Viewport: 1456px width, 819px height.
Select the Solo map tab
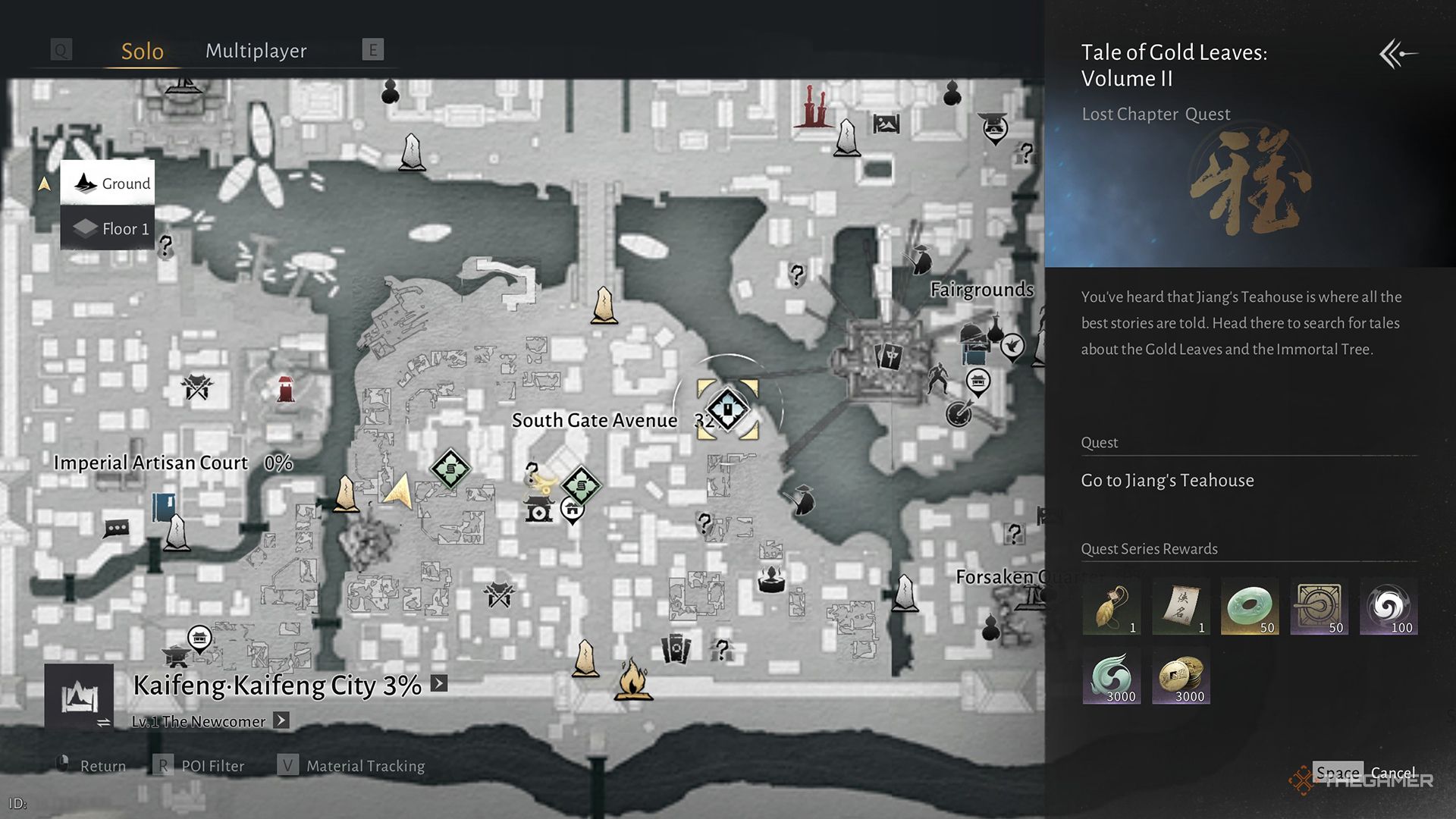(143, 51)
